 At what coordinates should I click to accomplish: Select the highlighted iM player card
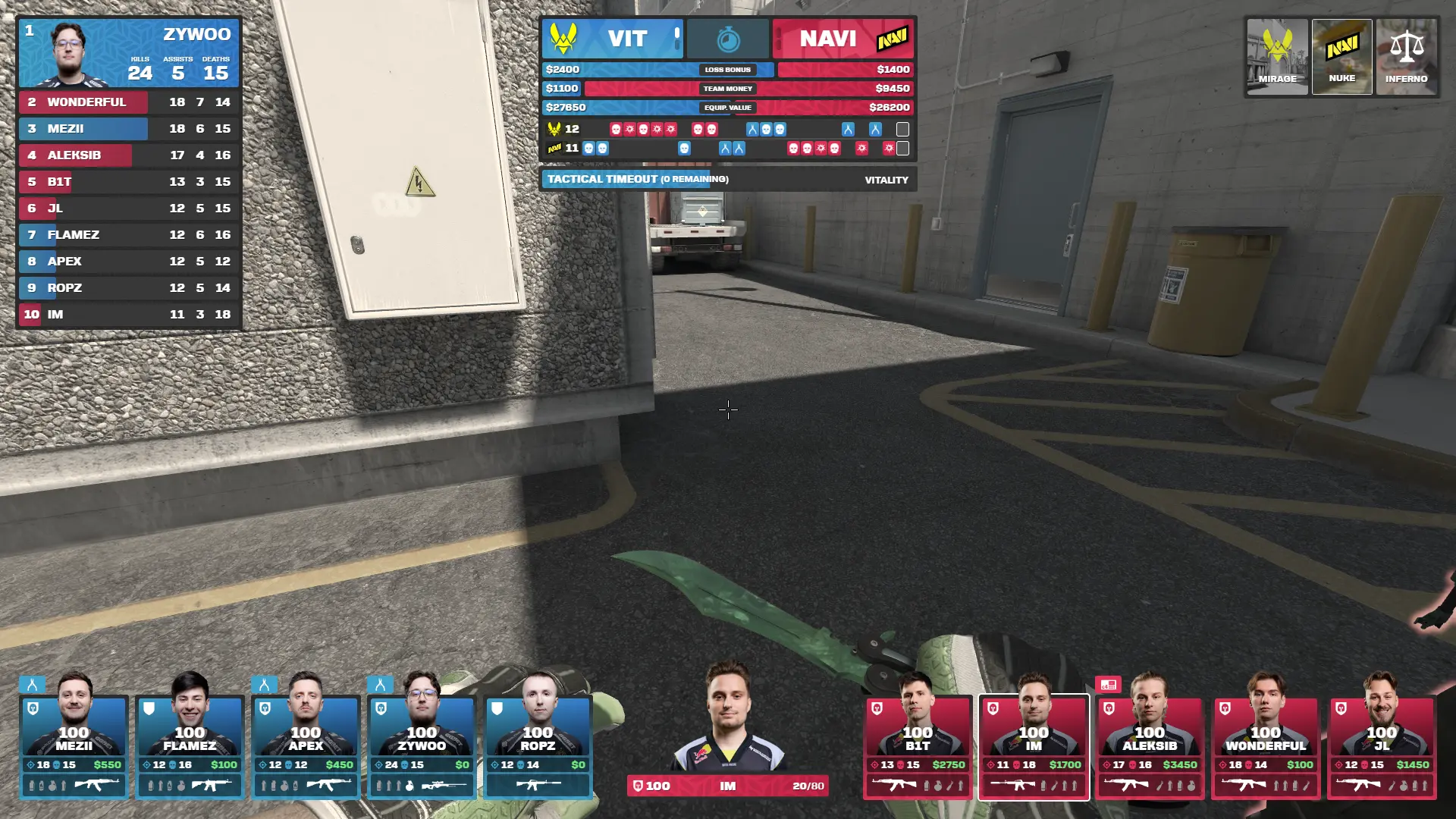point(1034,747)
